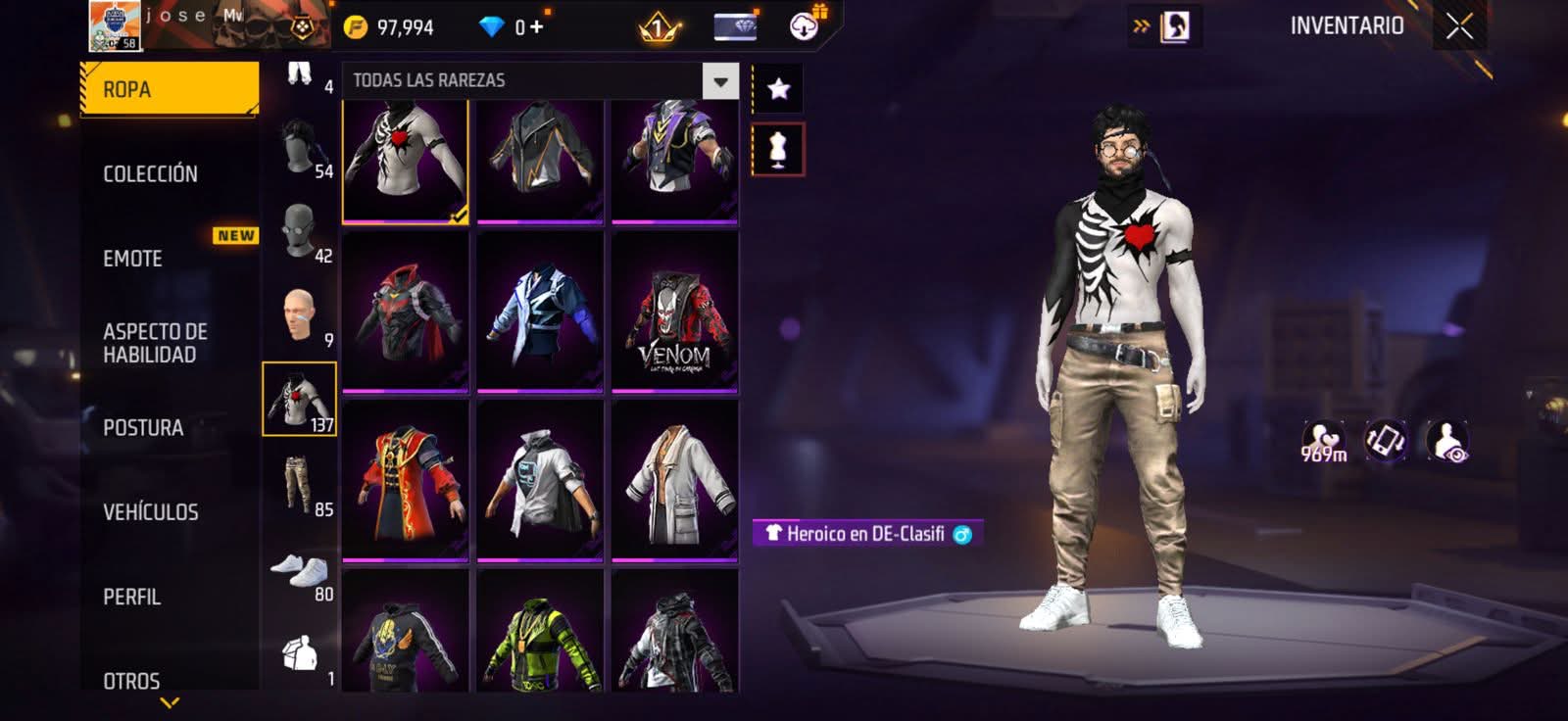Viewport: 1568px width, 721px height.
Task: Open the Vehículos tab
Action: point(151,512)
